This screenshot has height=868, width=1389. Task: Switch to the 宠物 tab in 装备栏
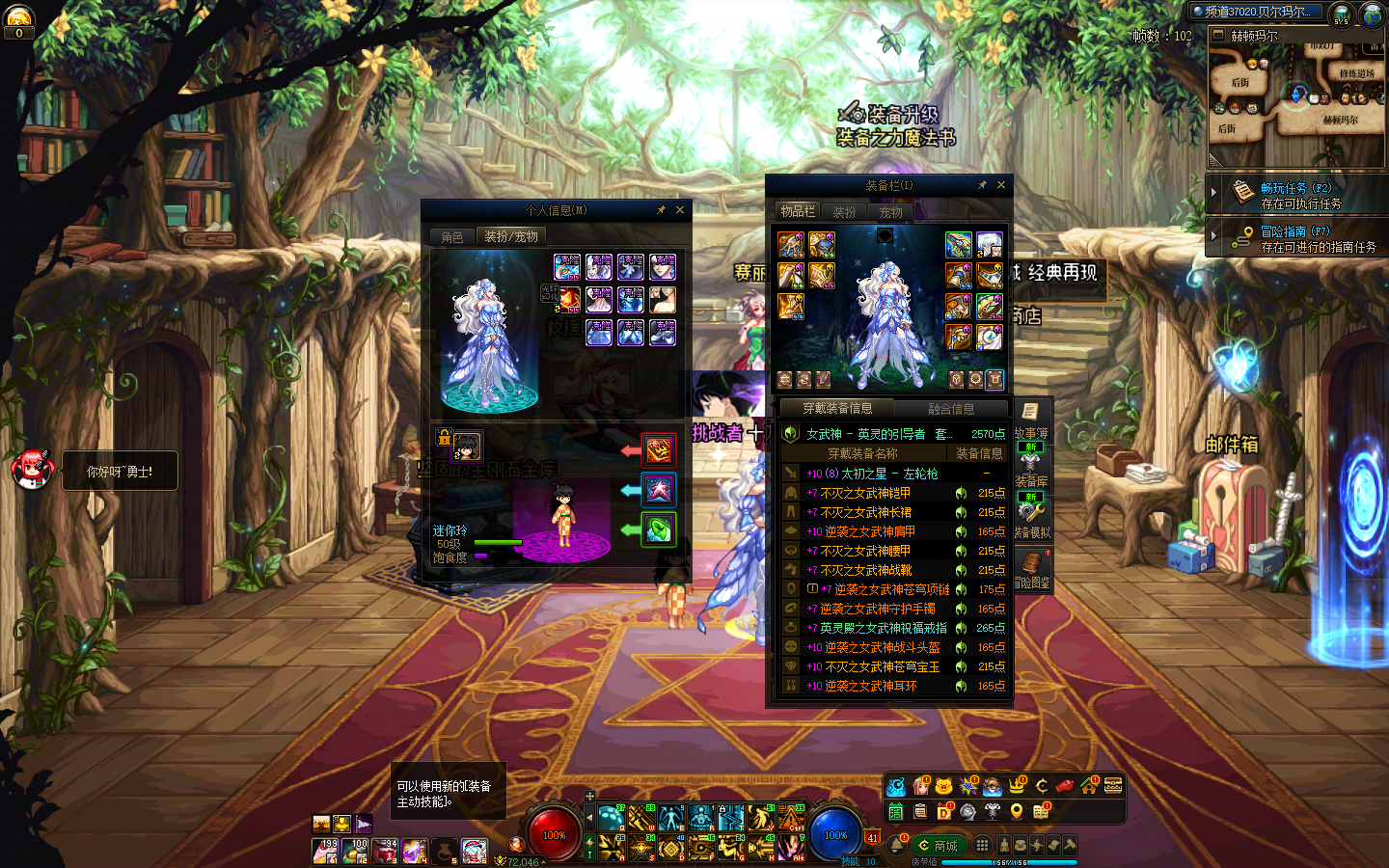click(890, 212)
